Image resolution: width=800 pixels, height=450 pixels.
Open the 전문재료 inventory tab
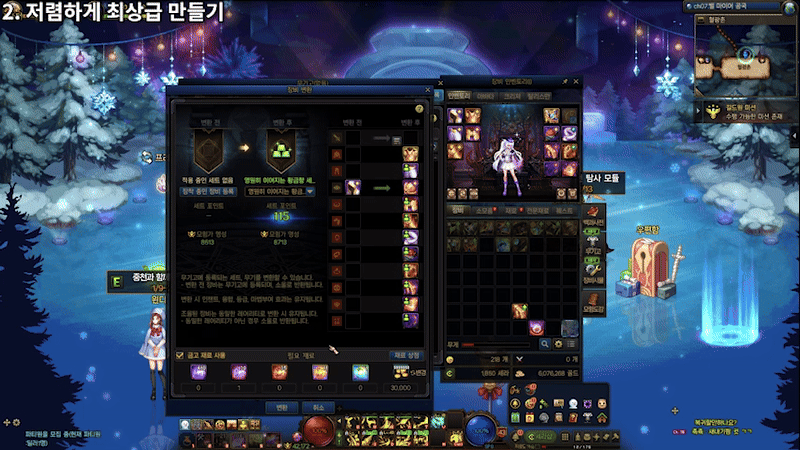pos(538,211)
